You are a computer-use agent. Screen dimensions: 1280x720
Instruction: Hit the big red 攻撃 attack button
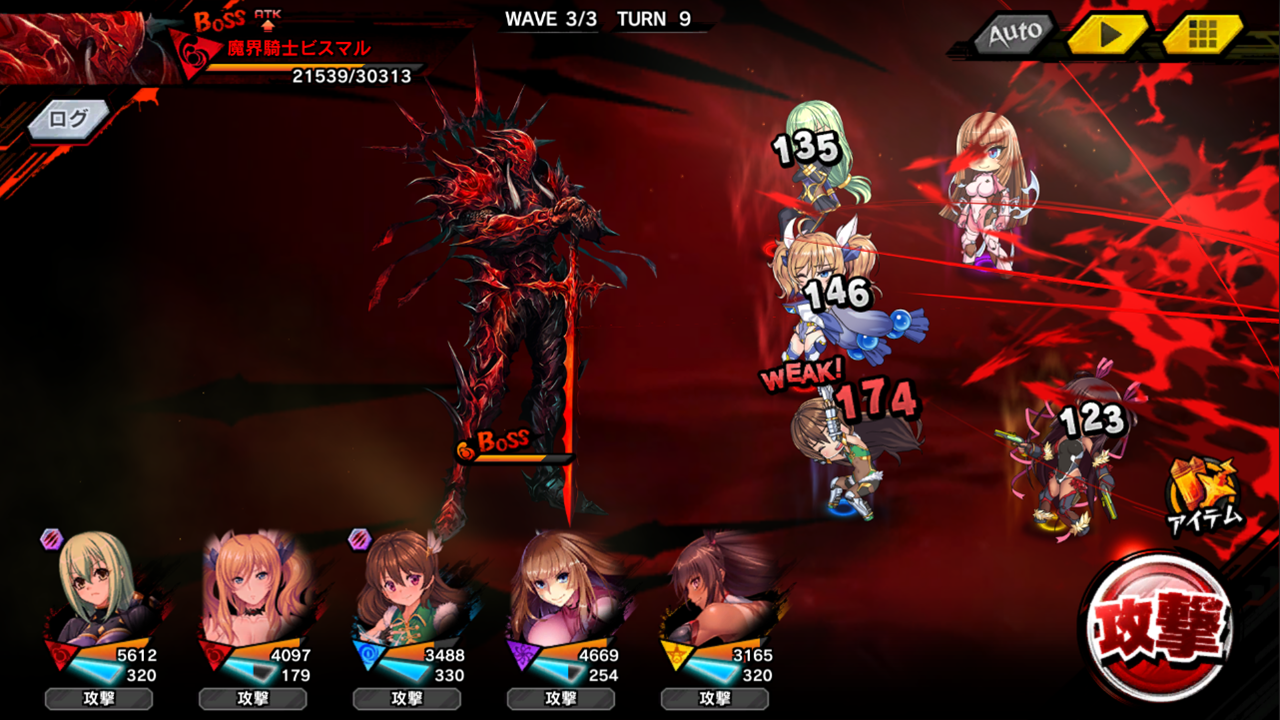(x=1160, y=627)
